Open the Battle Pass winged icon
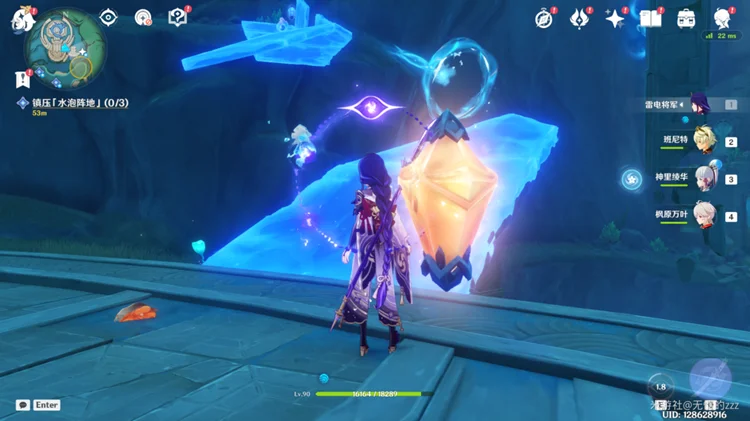750x421 pixels. pos(579,18)
